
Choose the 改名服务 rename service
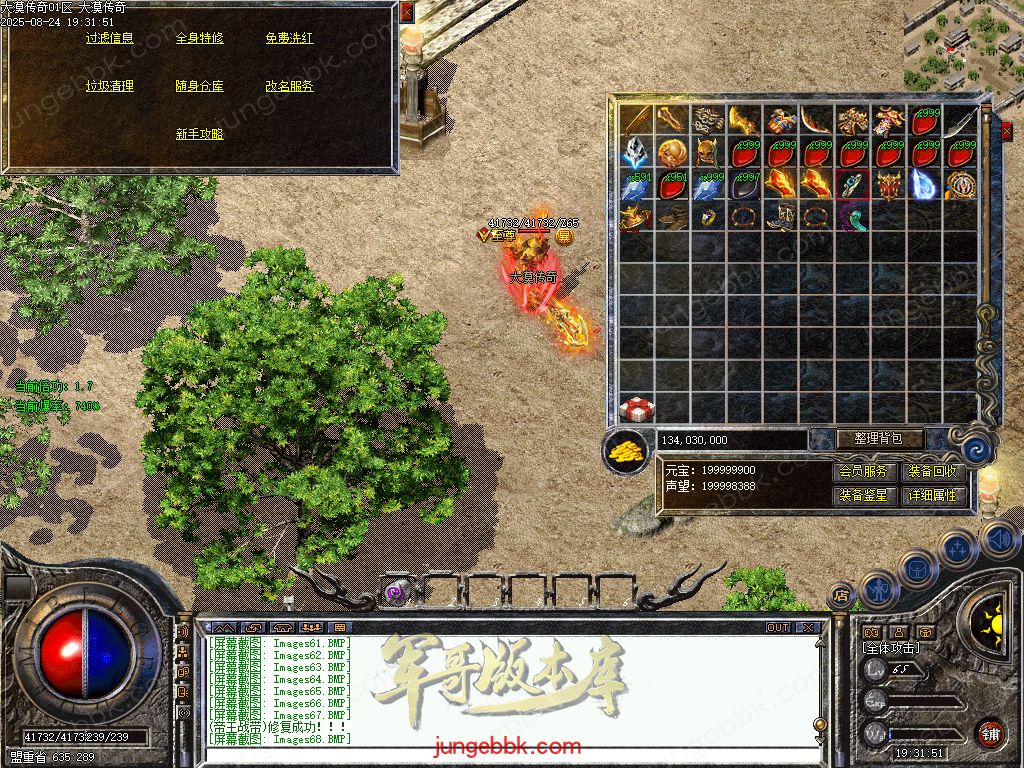coord(289,87)
